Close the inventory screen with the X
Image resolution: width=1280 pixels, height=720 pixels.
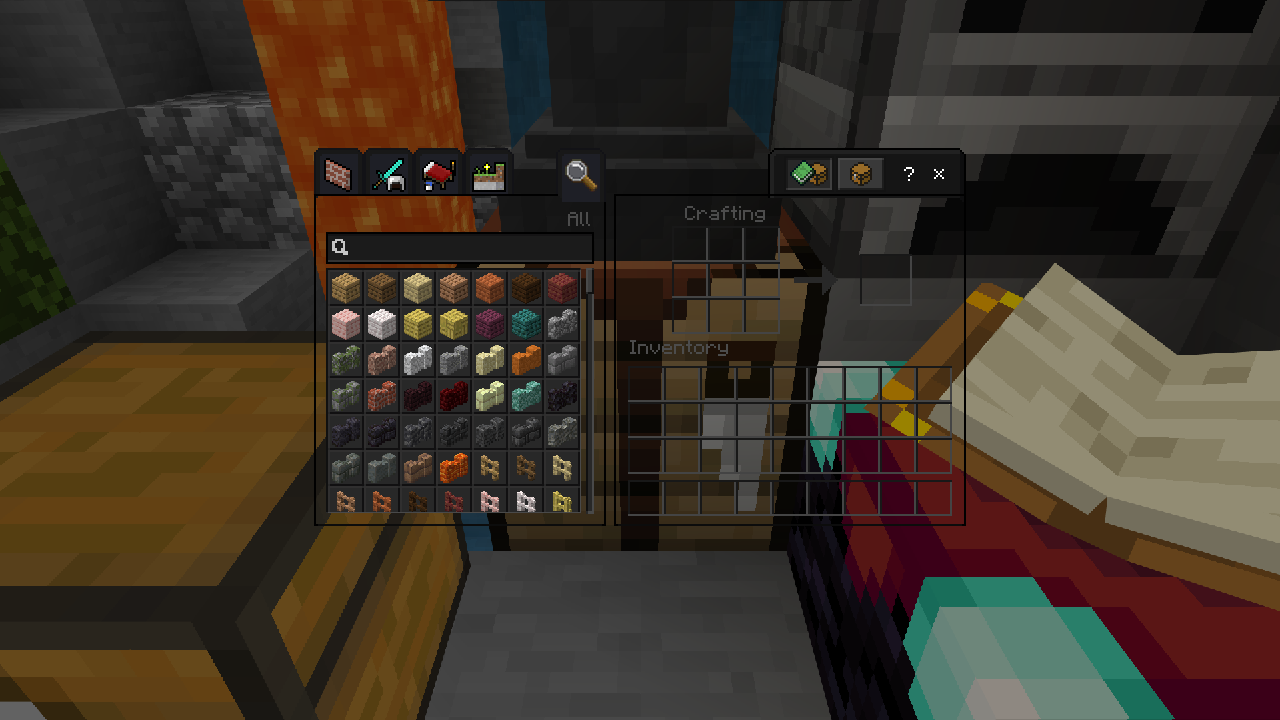pyautogui.click(x=939, y=174)
